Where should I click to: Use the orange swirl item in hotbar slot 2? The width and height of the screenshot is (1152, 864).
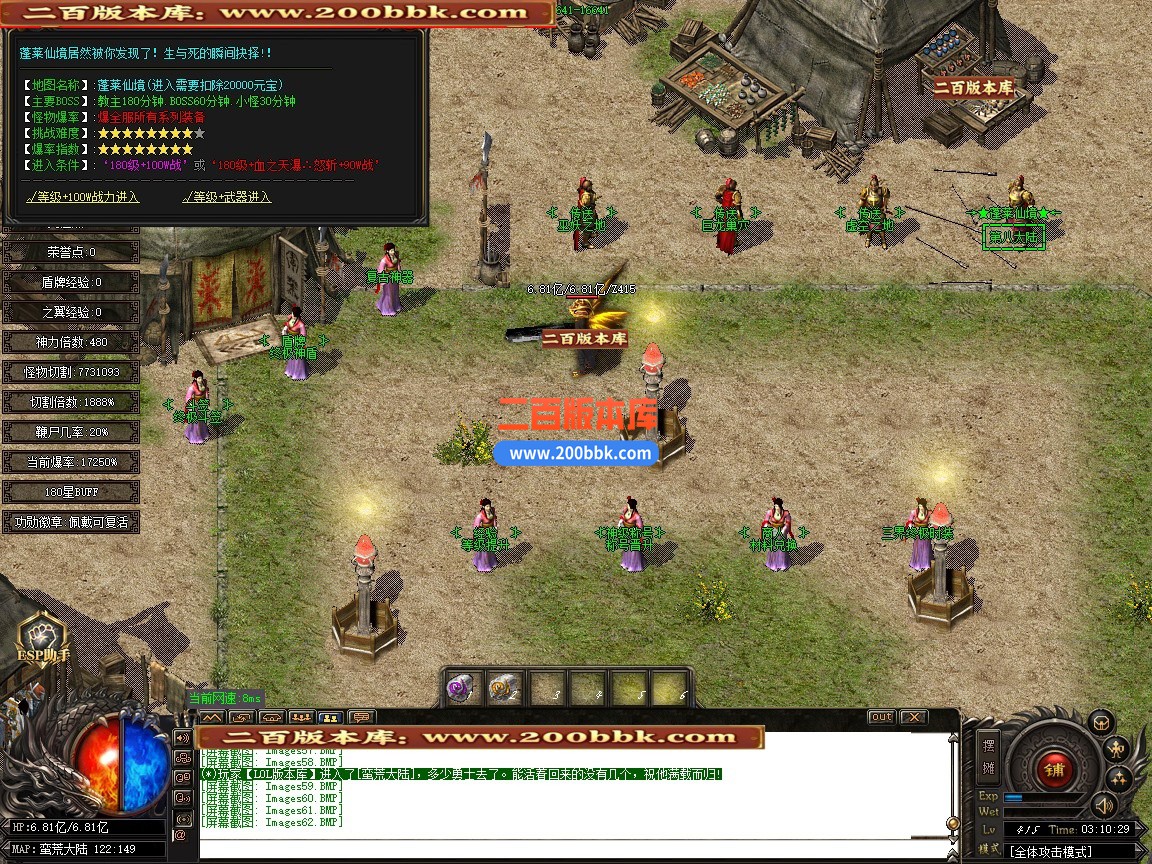coord(503,688)
